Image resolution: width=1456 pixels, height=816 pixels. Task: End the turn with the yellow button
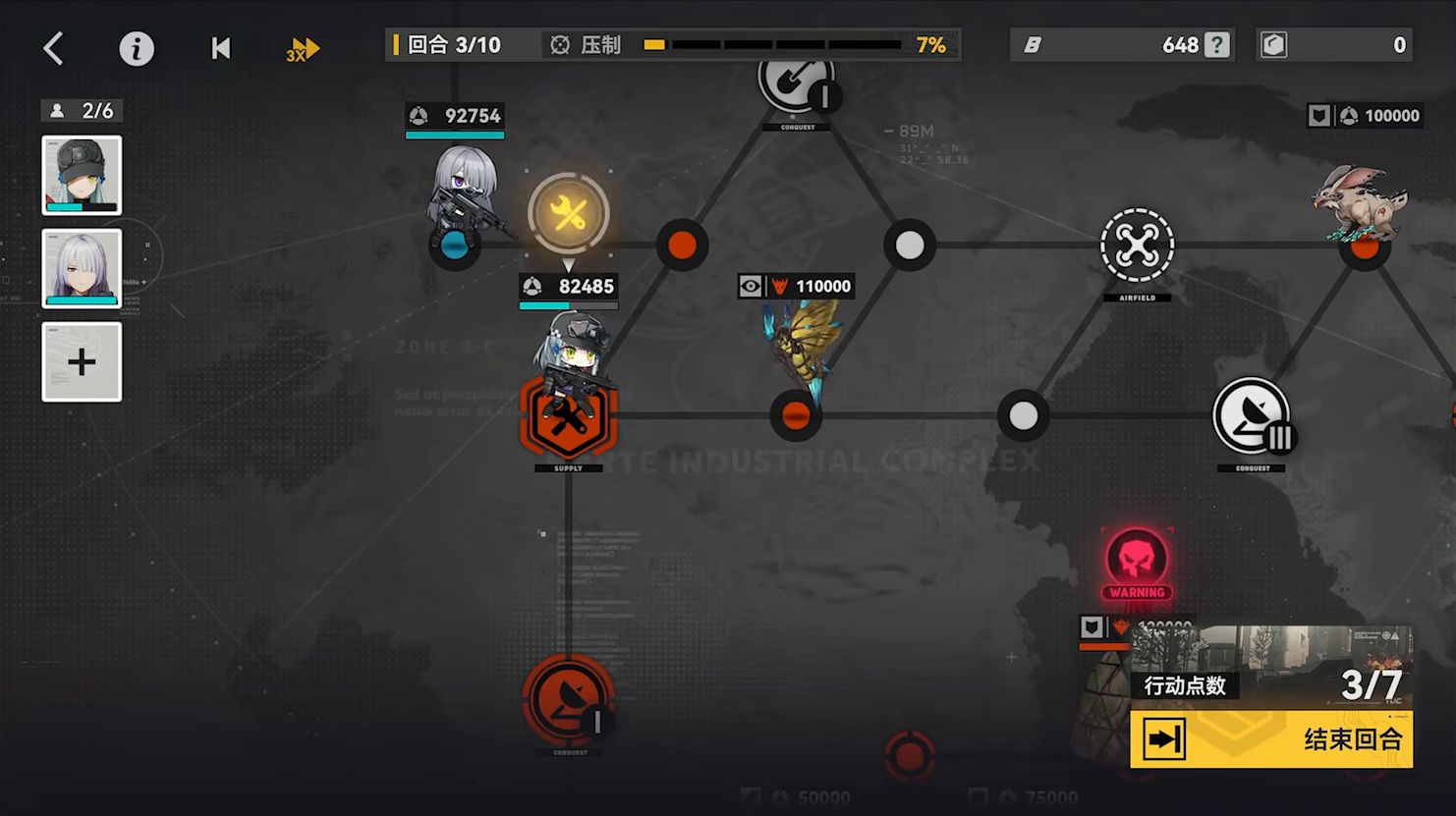1271,739
